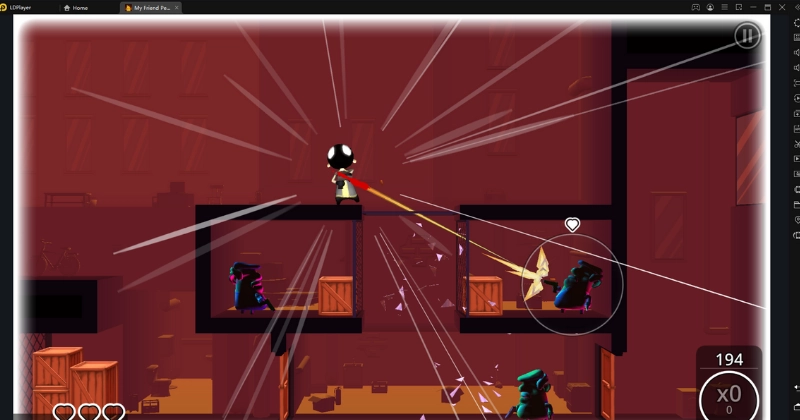Close the LDPlayer emulator window

pos(782,7)
